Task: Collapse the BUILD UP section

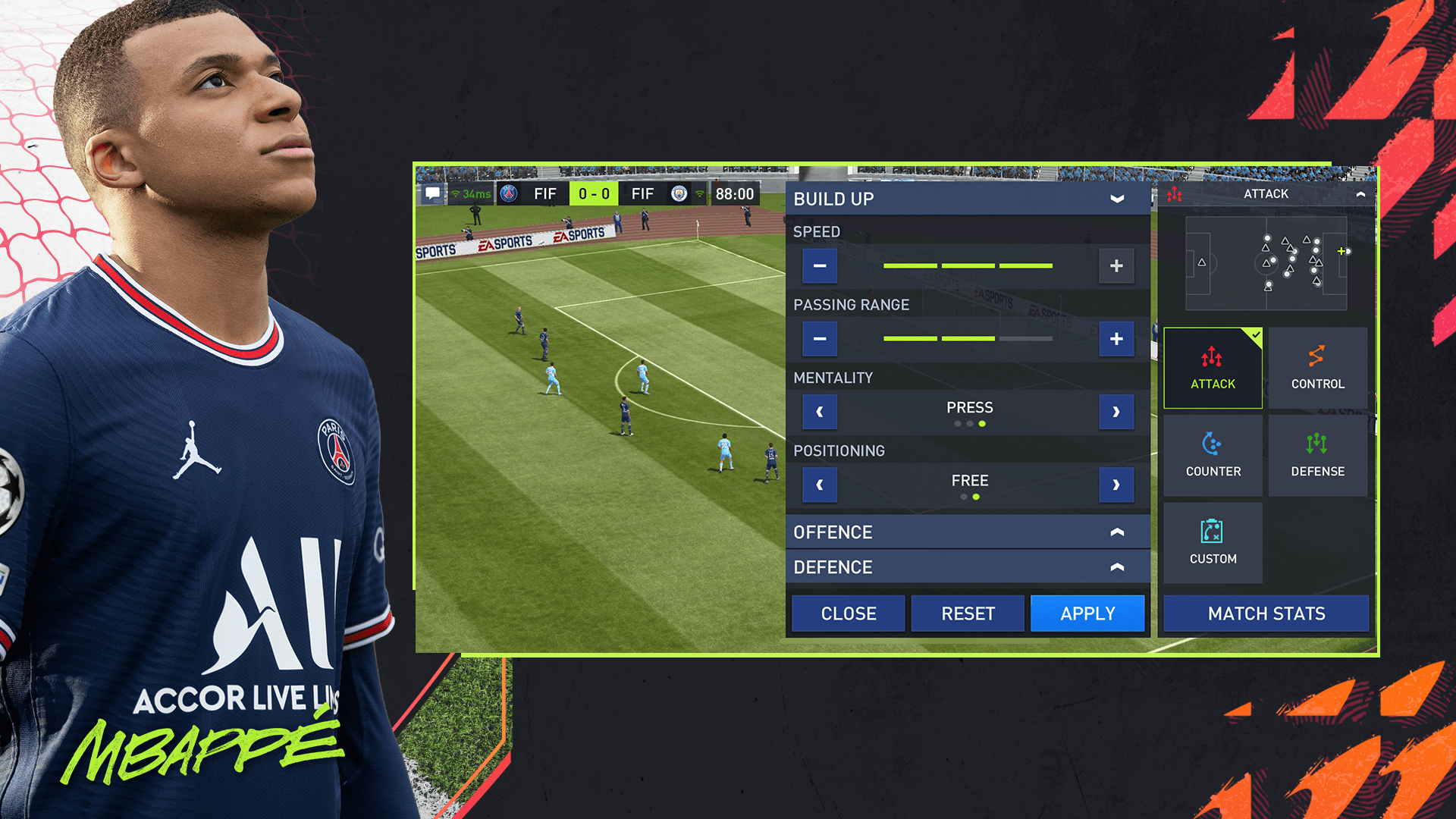Action: tap(1116, 199)
